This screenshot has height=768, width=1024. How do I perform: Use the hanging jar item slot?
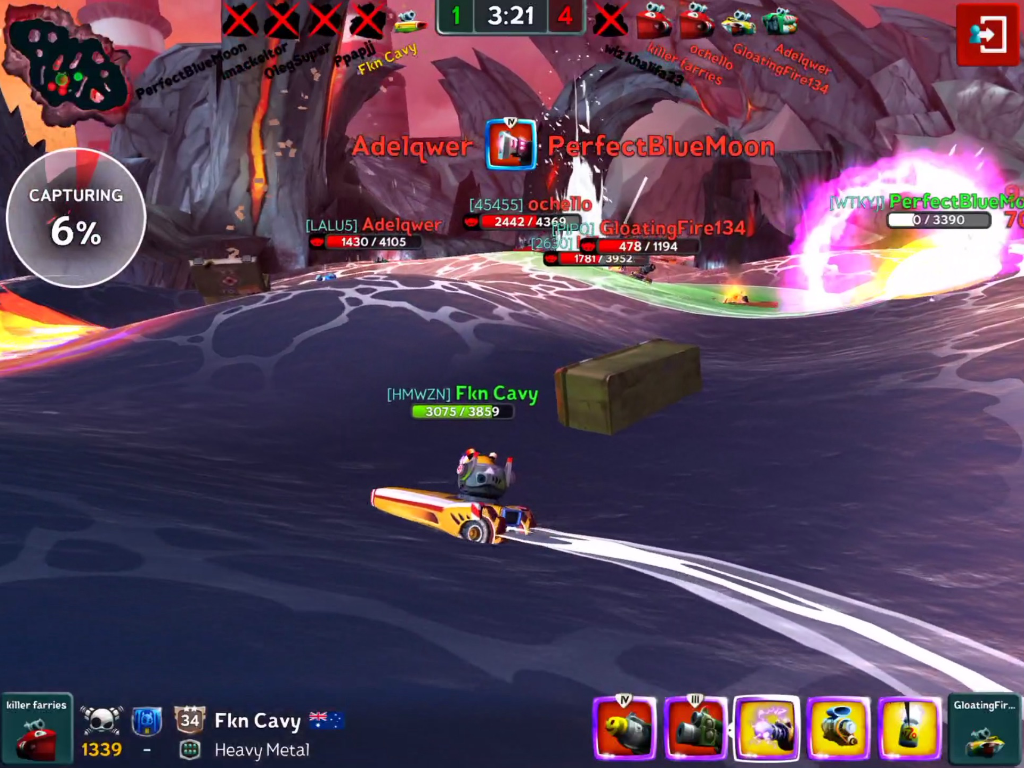pos(909,728)
